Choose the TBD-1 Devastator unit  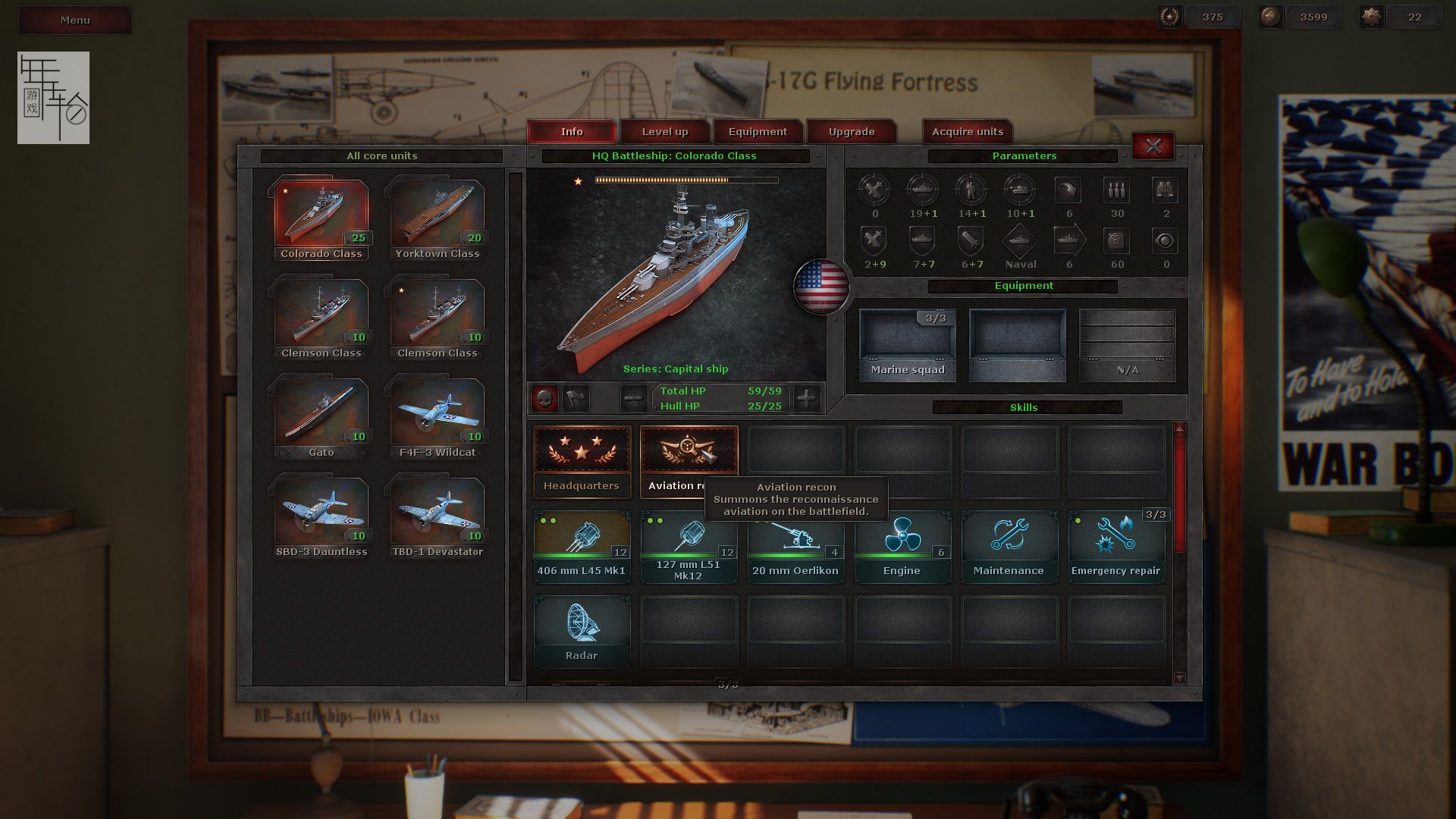[x=438, y=516]
